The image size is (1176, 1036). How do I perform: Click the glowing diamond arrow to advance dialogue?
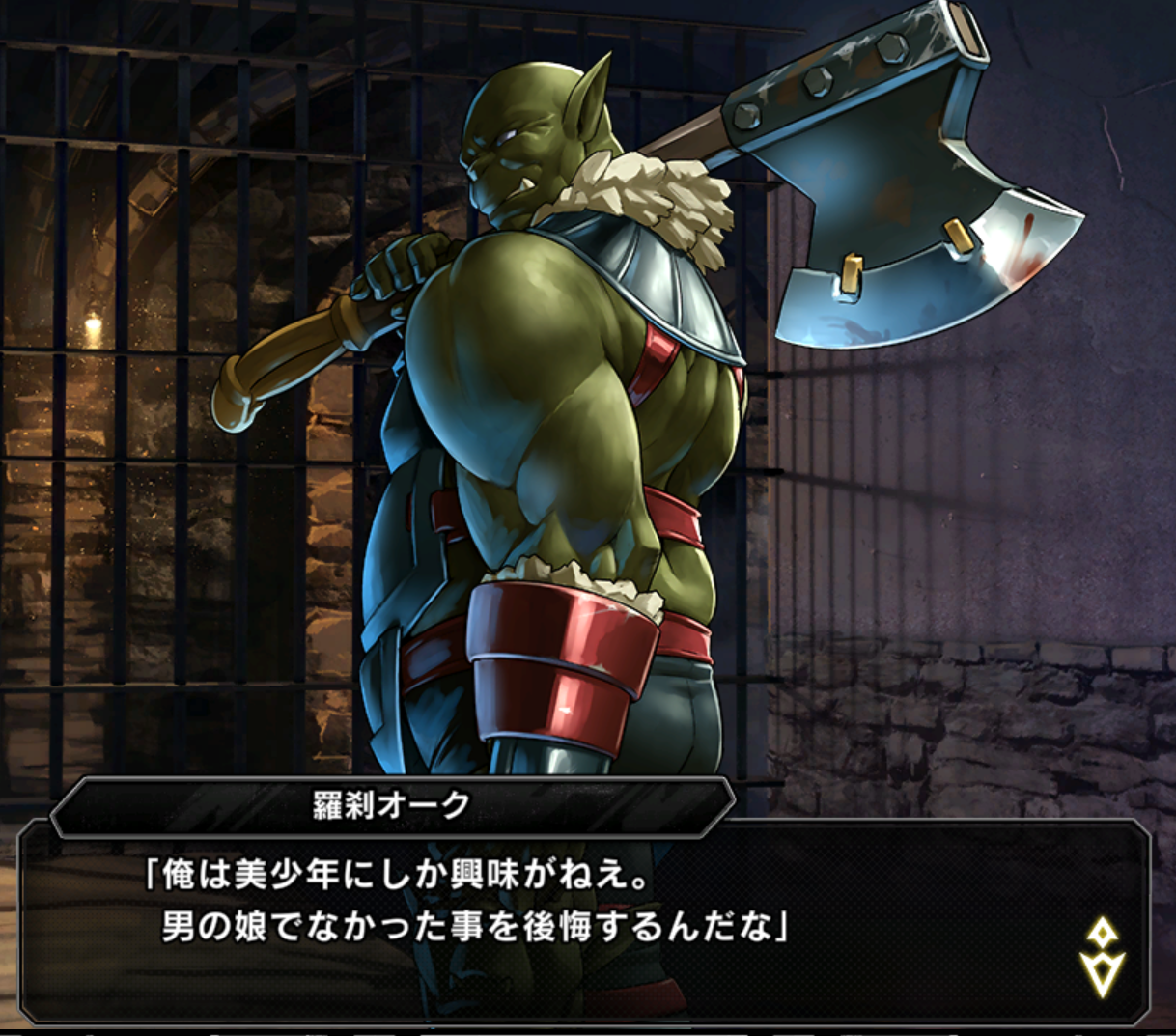pos(1102,958)
